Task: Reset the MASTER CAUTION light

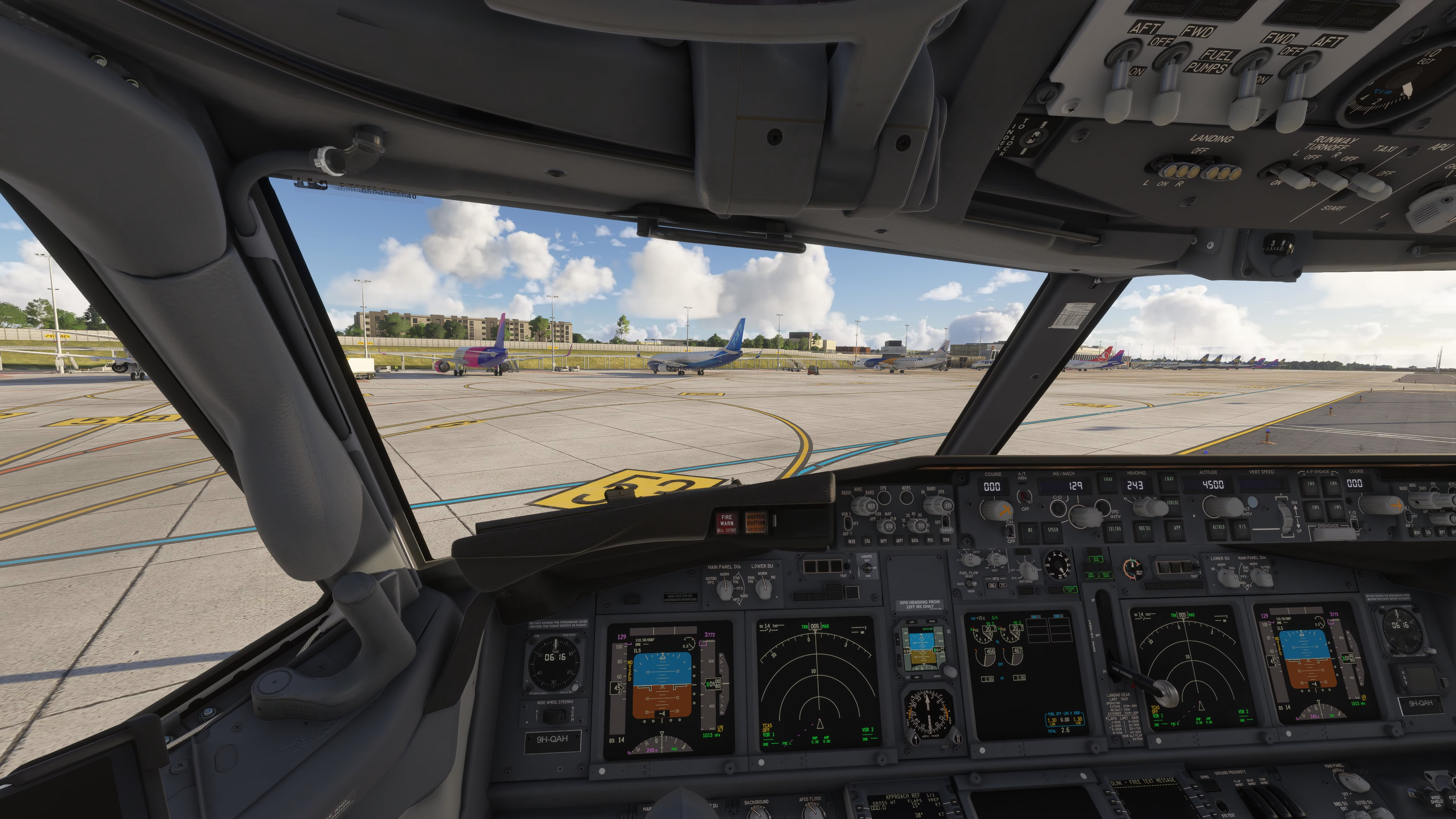Action: coord(755,522)
